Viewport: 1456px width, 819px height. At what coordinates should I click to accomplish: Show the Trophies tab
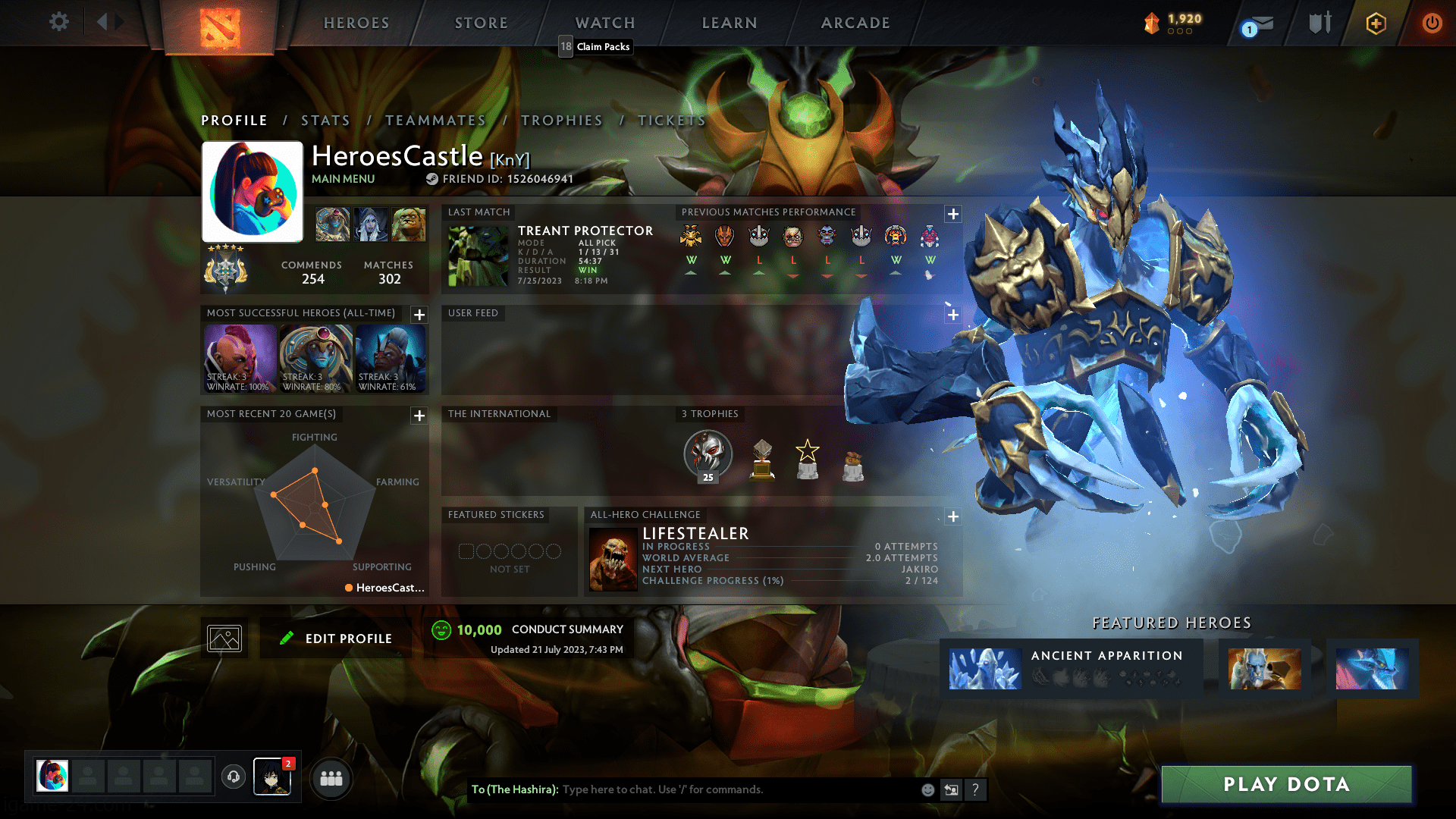[561, 121]
